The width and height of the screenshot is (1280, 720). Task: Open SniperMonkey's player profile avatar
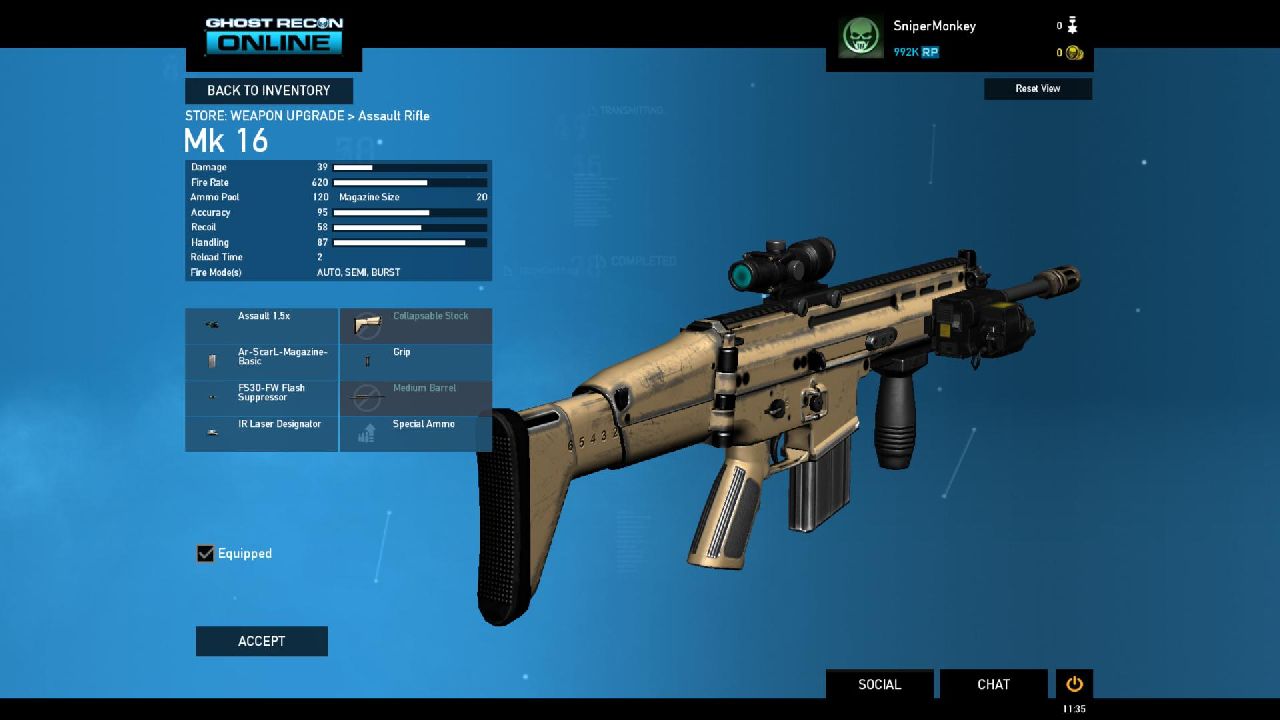(x=860, y=38)
